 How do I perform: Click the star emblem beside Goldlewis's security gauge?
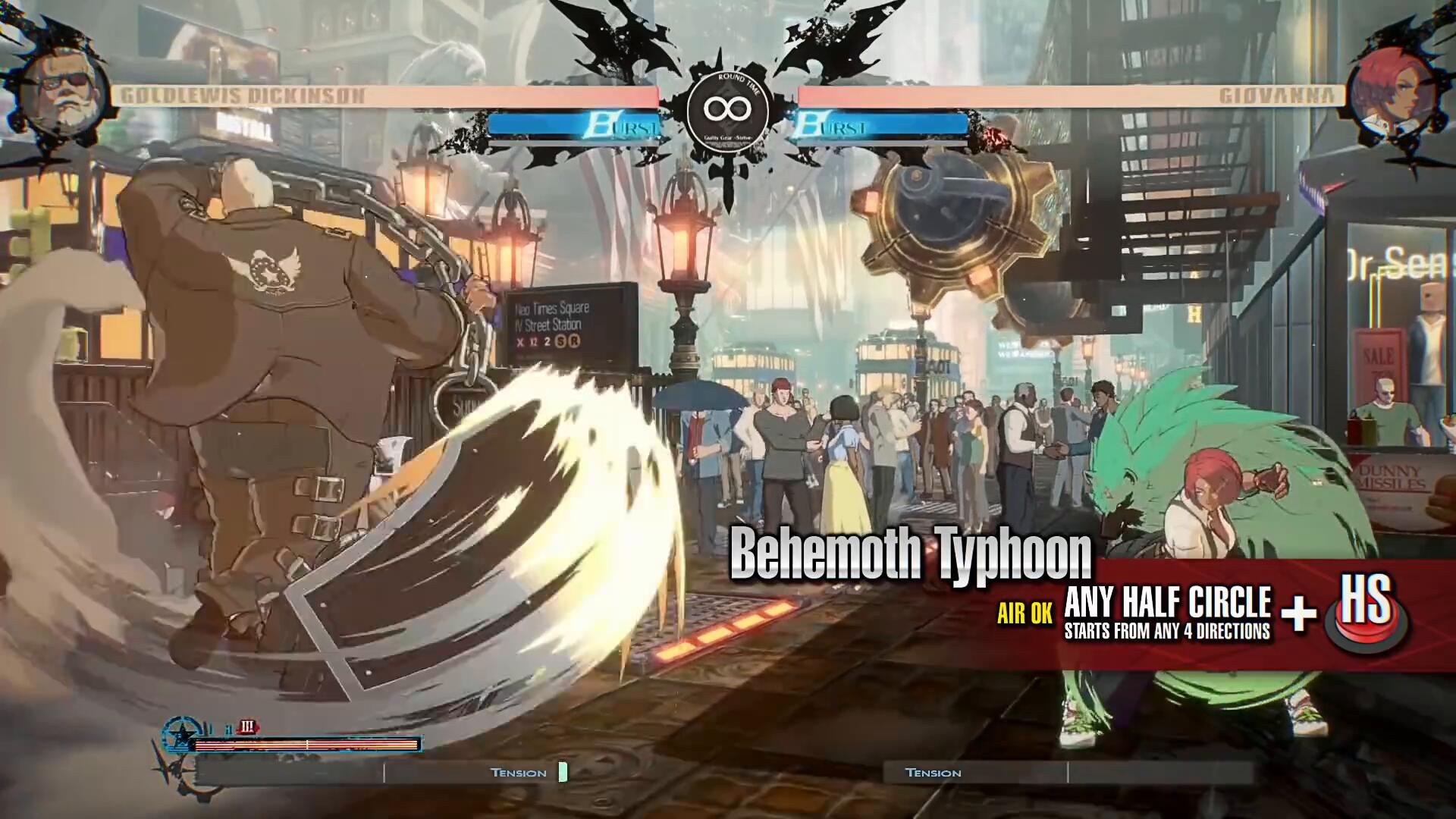click(x=182, y=735)
